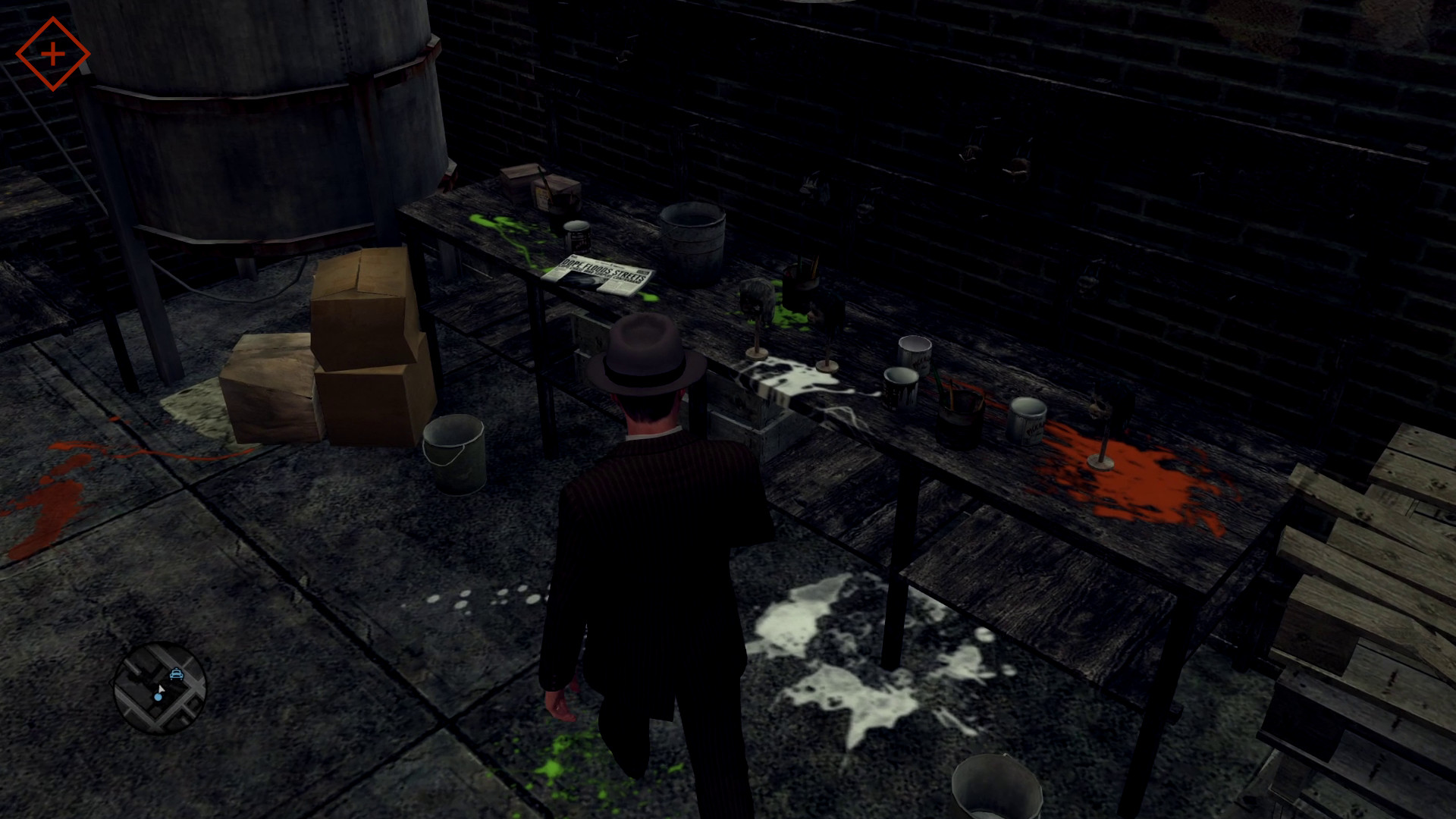Open the circular minimap
Image resolution: width=1456 pixels, height=819 pixels.
[159, 688]
